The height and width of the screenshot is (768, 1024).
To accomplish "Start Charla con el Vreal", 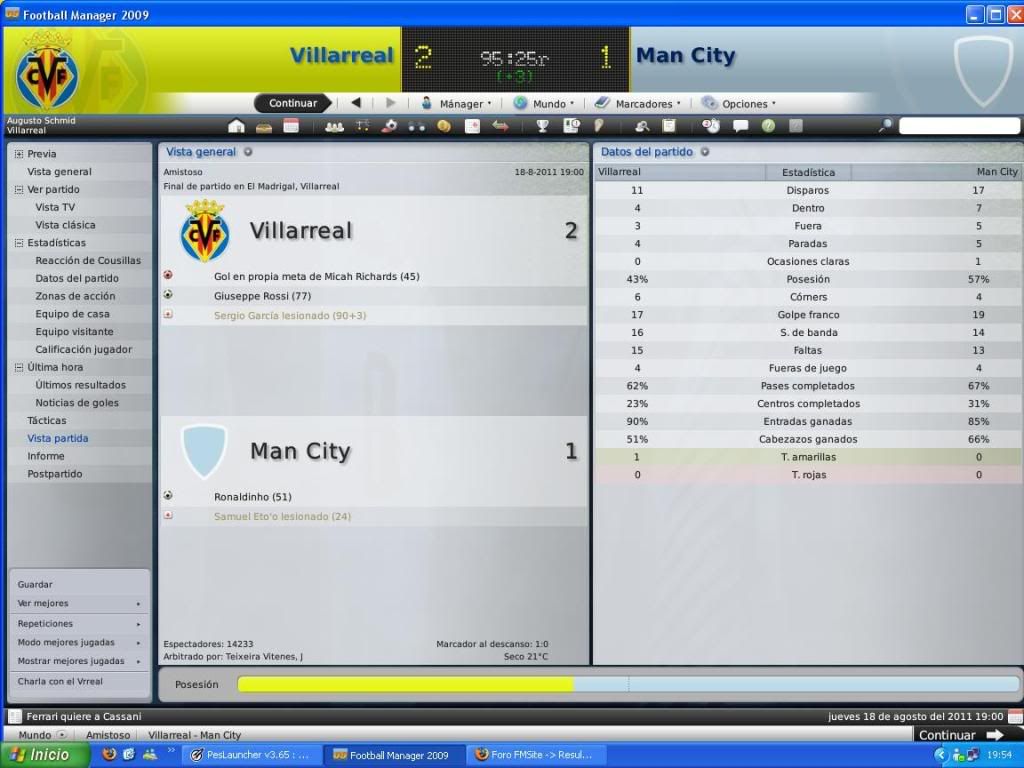I will click(x=60, y=681).
